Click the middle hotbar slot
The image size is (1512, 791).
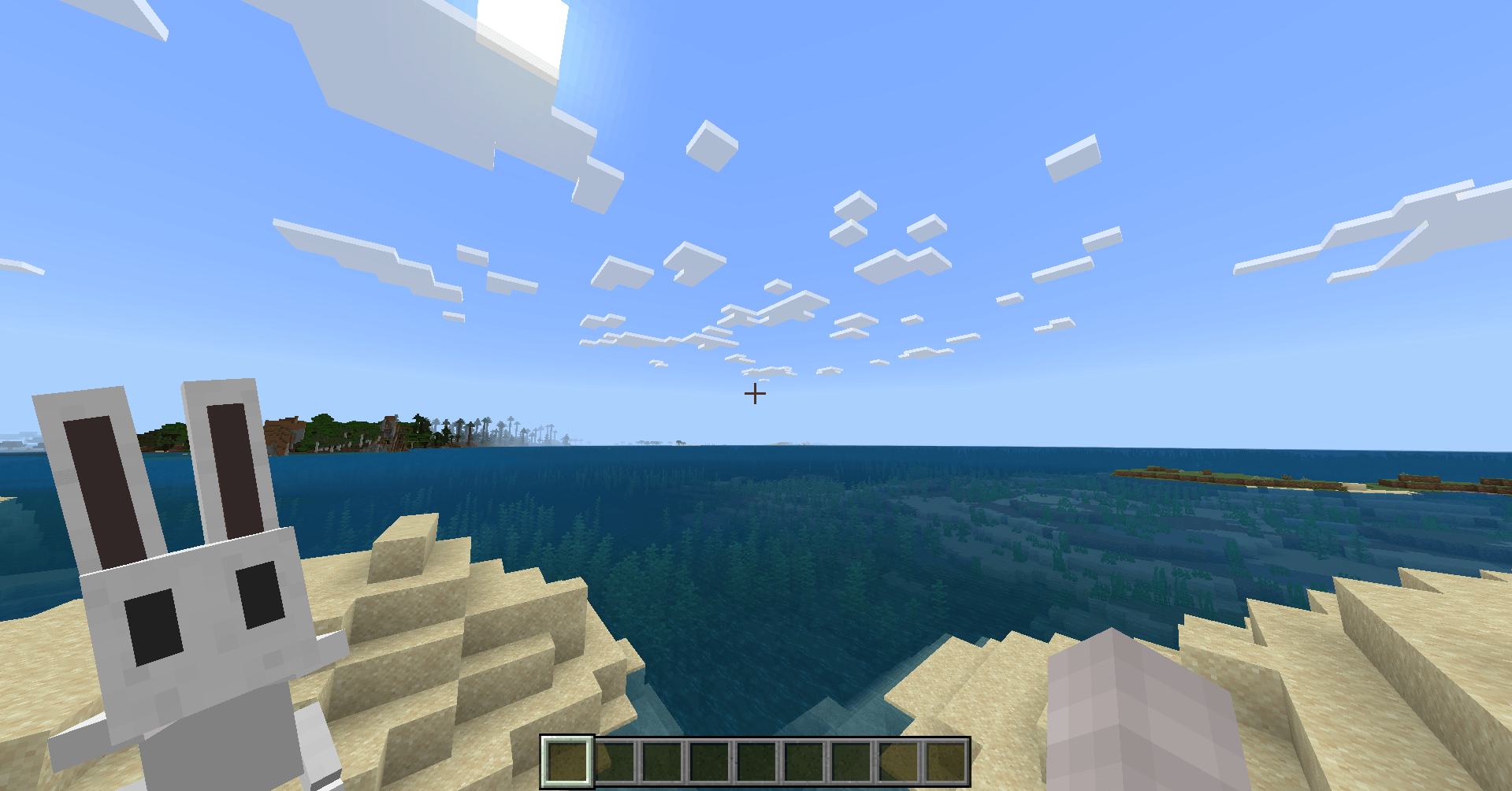click(757, 763)
